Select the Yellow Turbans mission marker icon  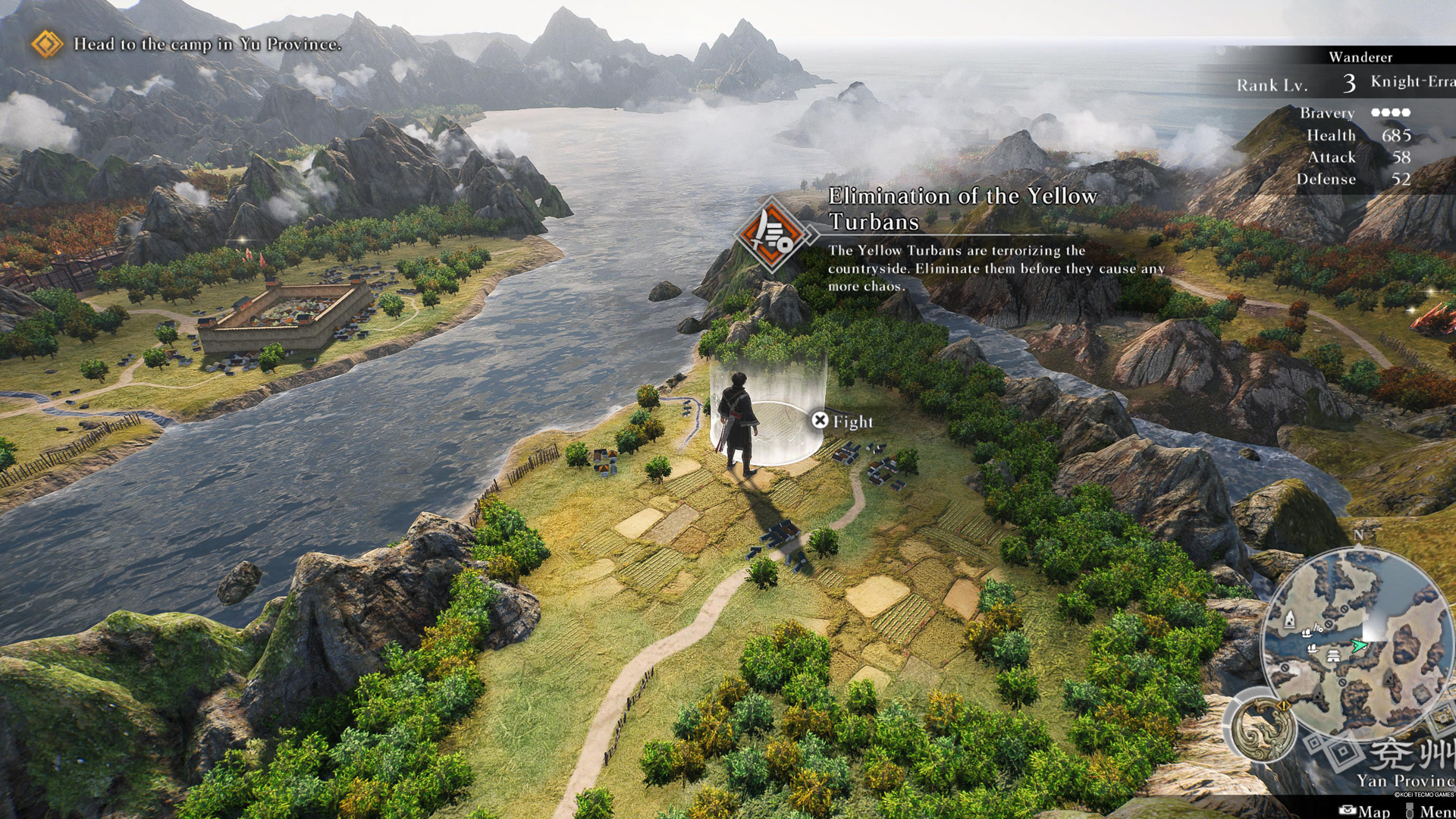point(773,233)
